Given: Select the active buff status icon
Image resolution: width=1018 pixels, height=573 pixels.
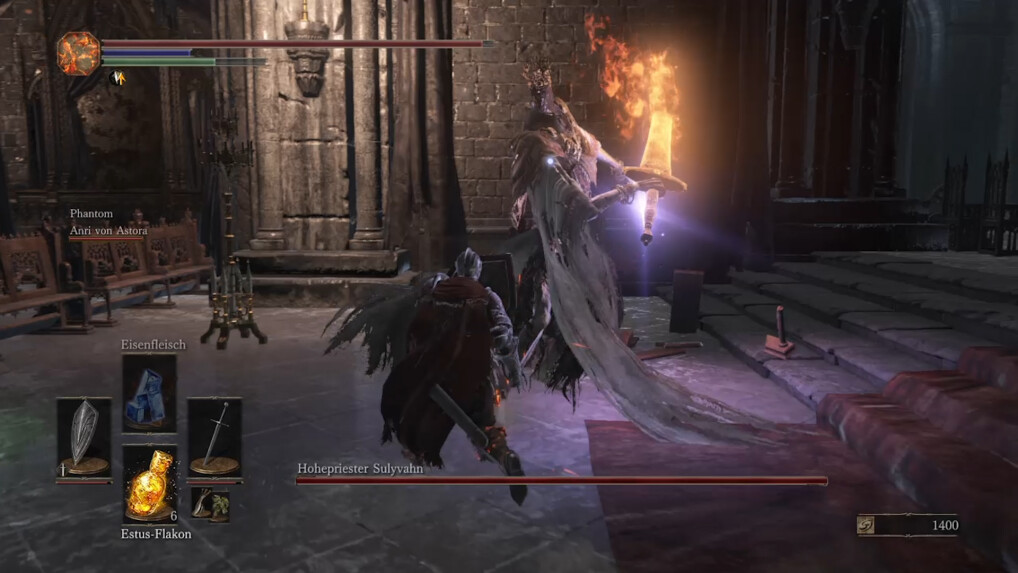Looking at the screenshot, I should 117,77.
